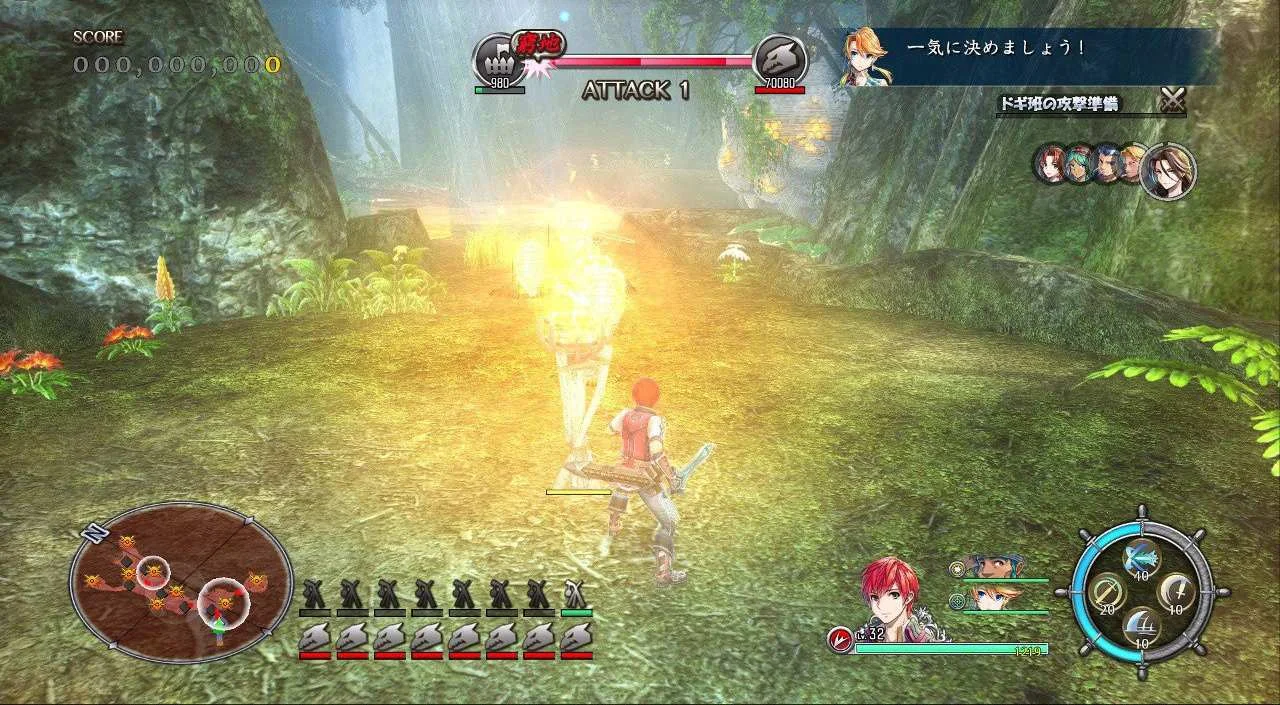Click the red-haired support portrait in the row
Viewport: 1280px width, 705px height.
pyautogui.click(x=1051, y=165)
